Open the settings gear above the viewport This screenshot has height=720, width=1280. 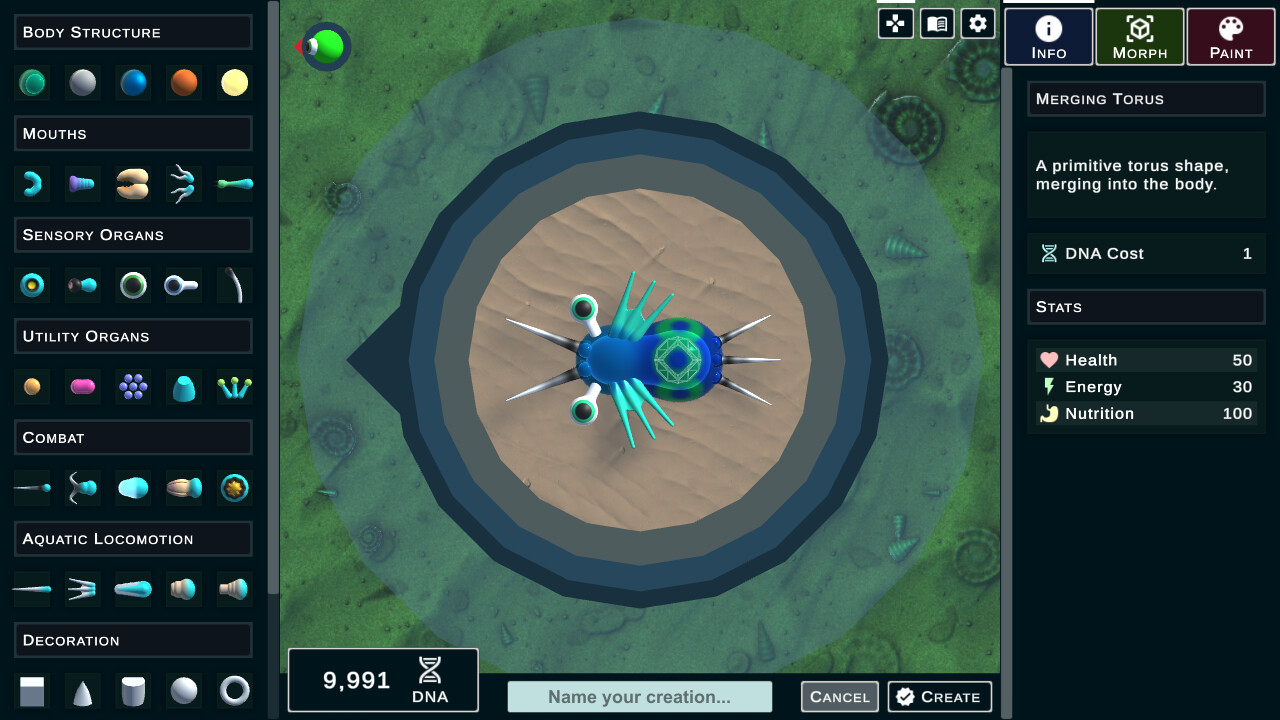click(x=977, y=22)
